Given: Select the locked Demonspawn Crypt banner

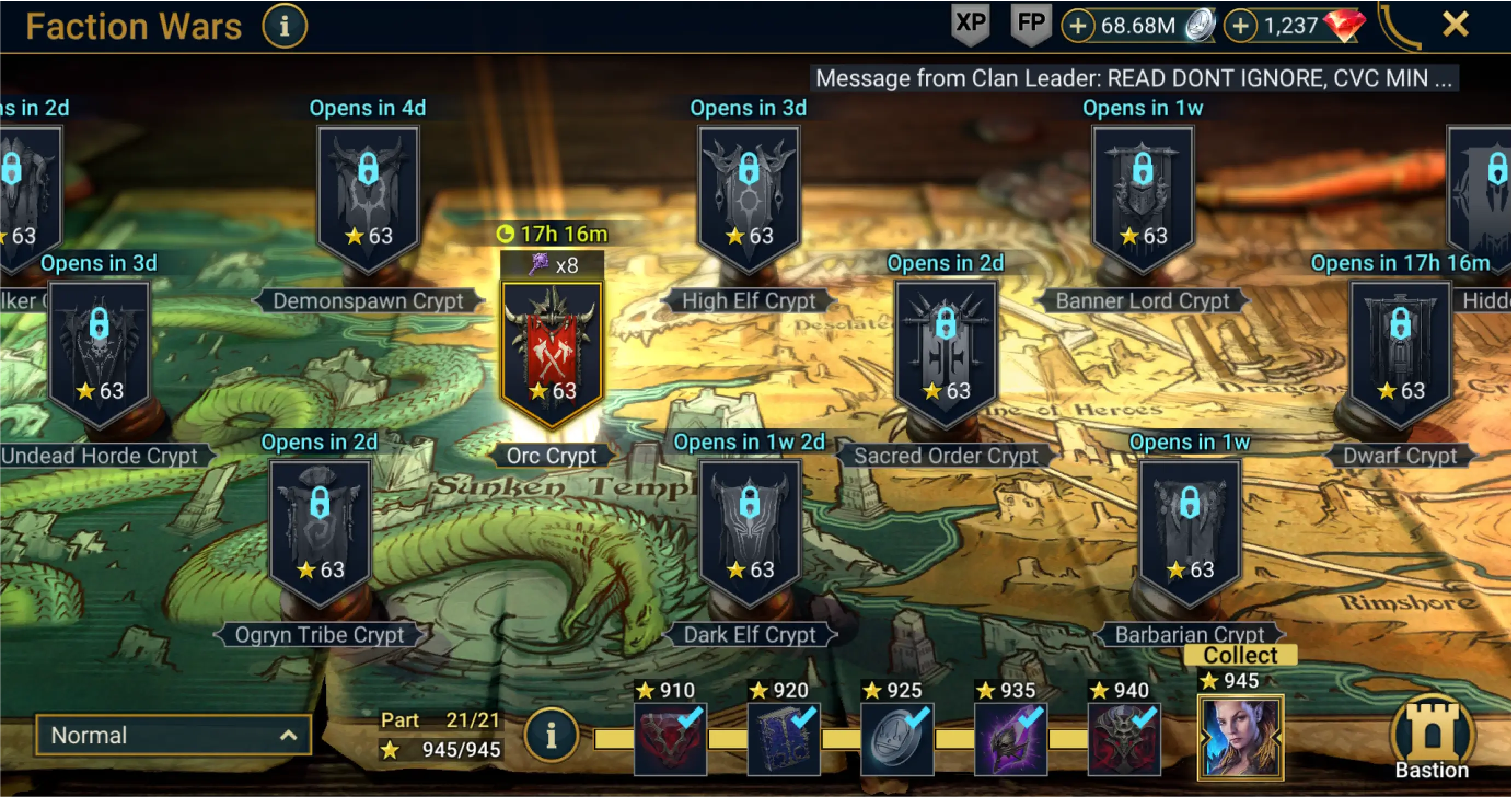Looking at the screenshot, I should [x=368, y=196].
